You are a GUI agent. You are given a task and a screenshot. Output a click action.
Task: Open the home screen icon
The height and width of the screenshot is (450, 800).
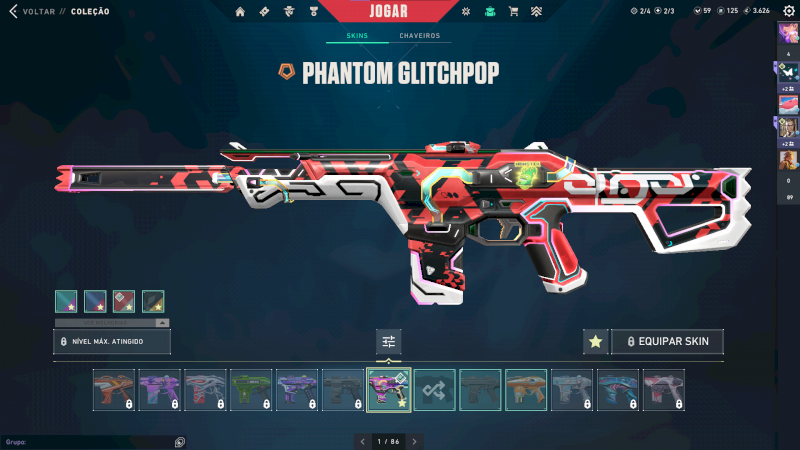coord(240,12)
